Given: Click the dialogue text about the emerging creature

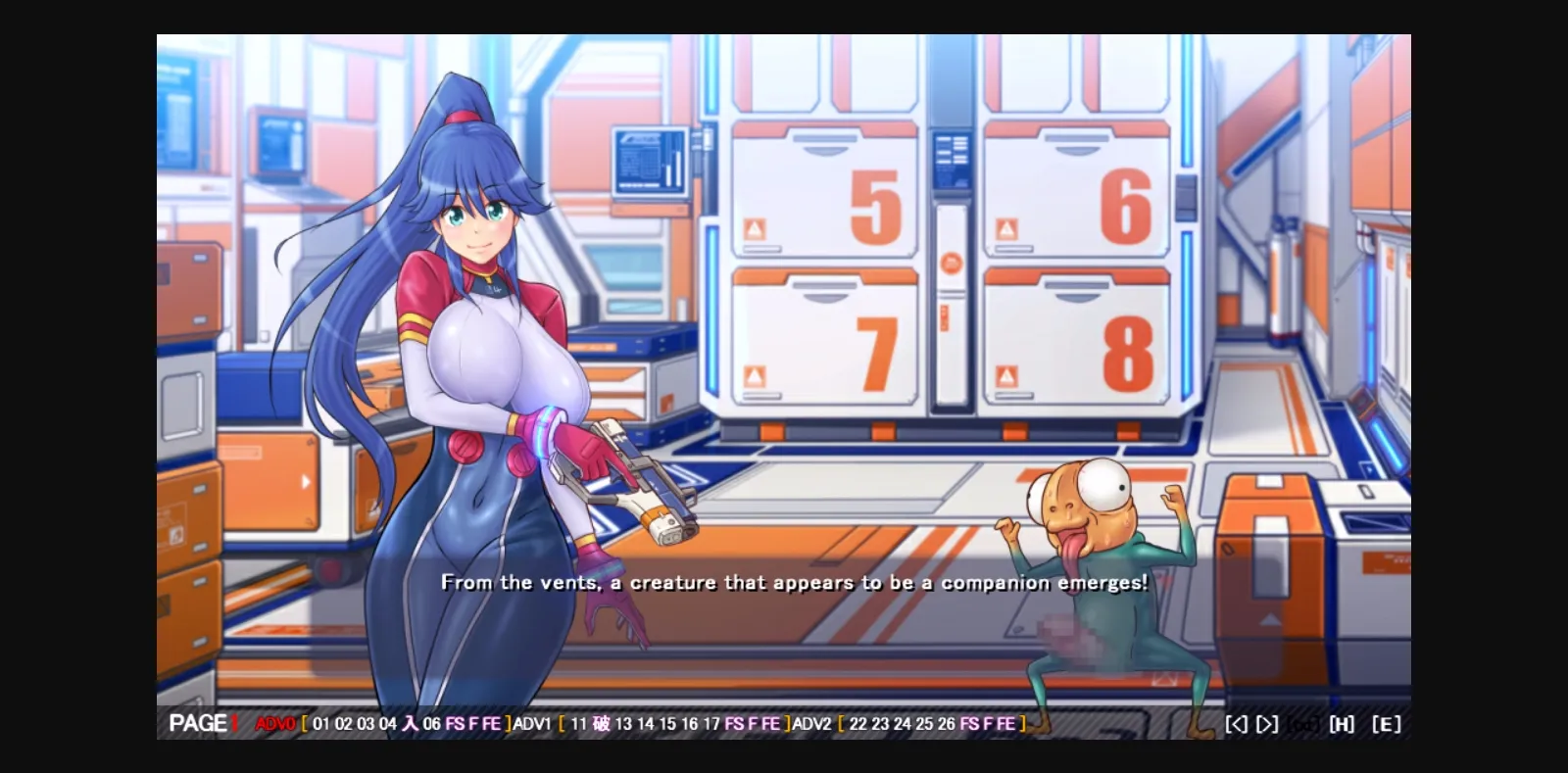Looking at the screenshot, I should coord(796,582).
